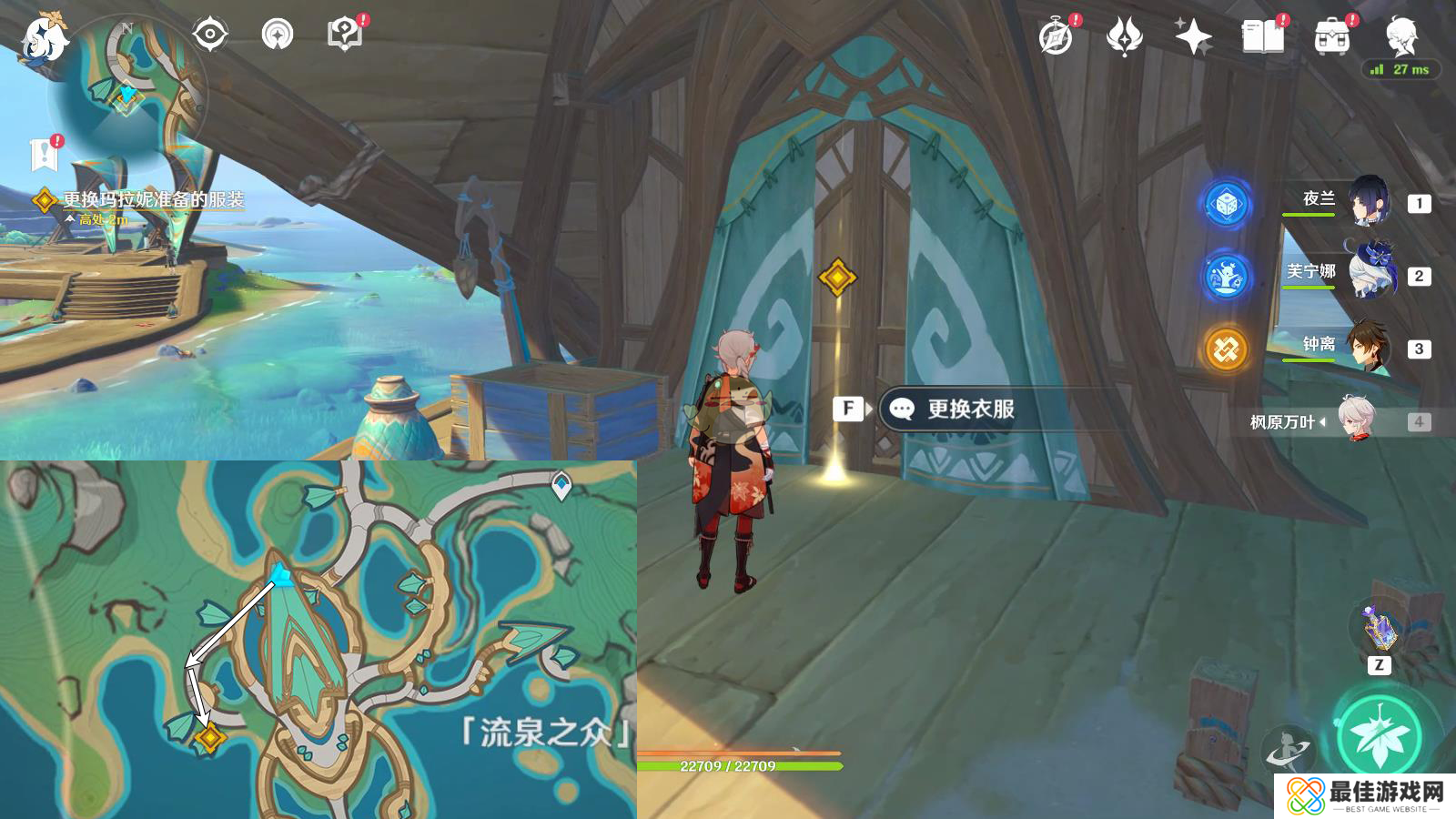The image size is (1456, 819).
Task: Use the gadget lantern item
Action: pos(1379,627)
